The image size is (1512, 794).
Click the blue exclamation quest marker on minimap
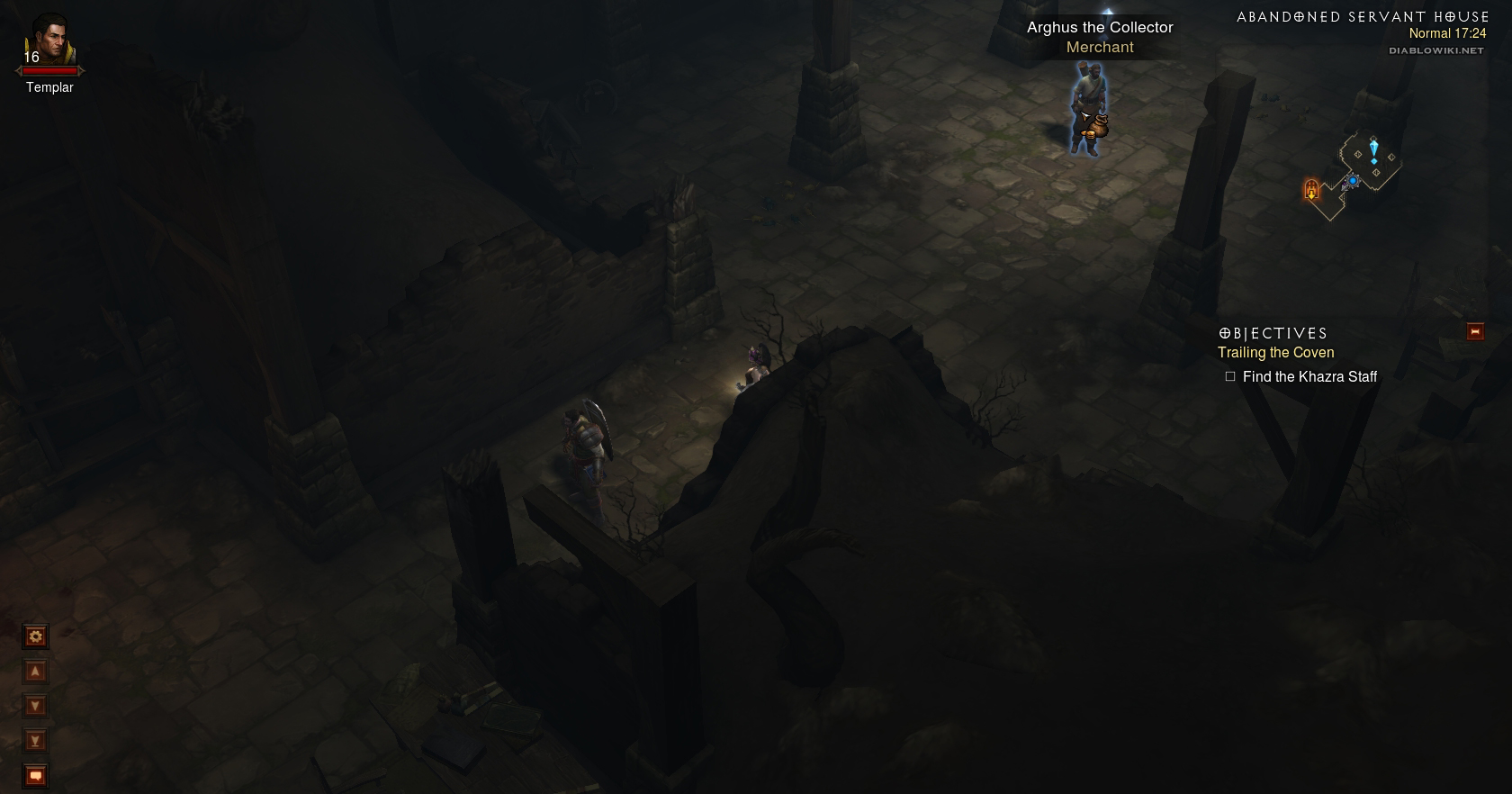coord(1373,150)
